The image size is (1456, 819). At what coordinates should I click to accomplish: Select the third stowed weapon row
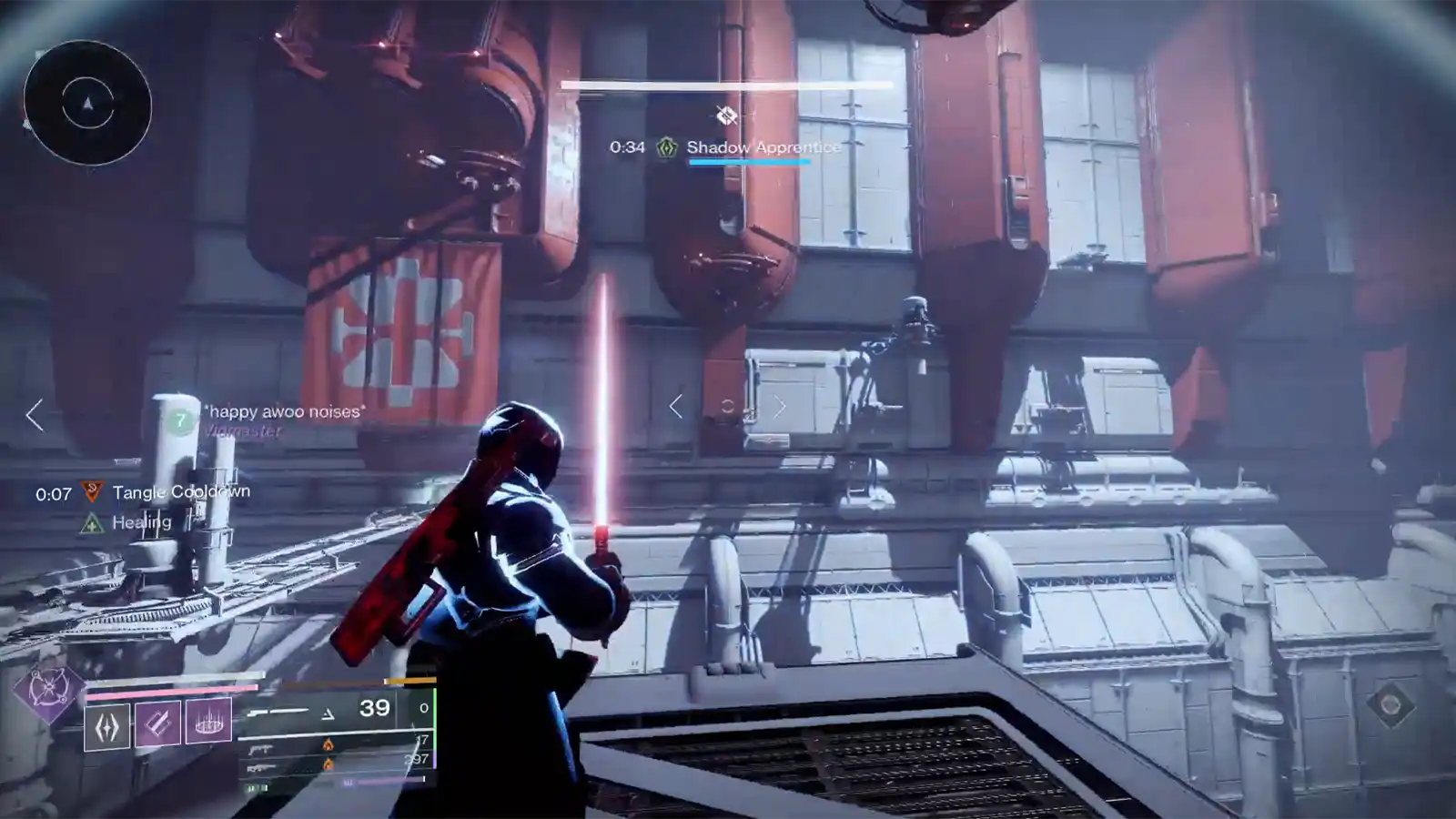coord(339,763)
